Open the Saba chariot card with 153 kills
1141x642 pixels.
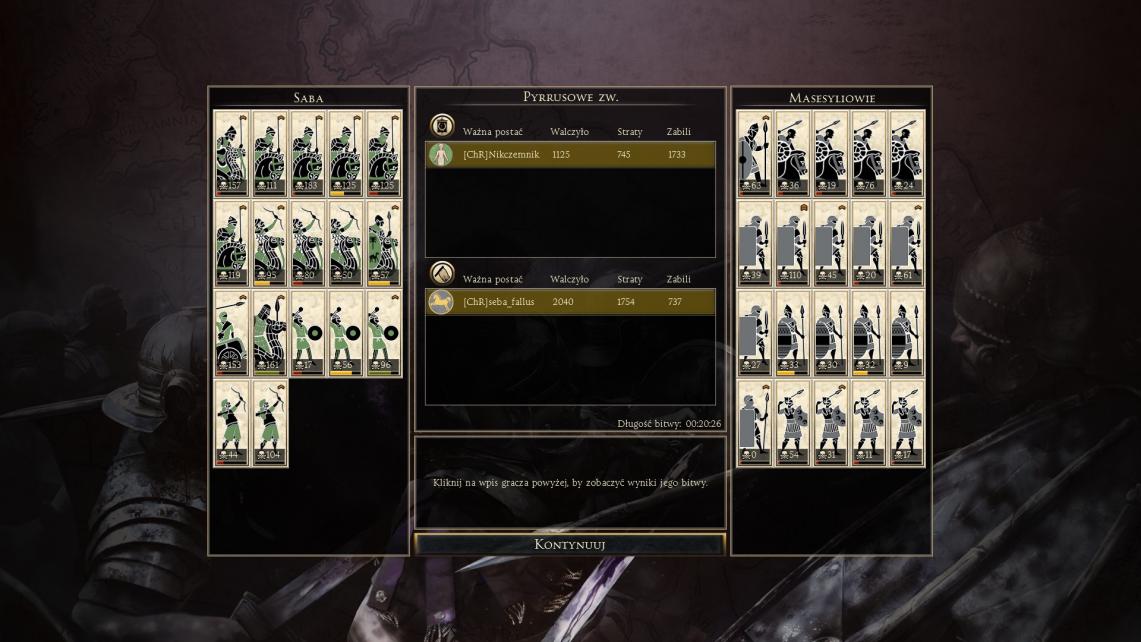click(232, 333)
